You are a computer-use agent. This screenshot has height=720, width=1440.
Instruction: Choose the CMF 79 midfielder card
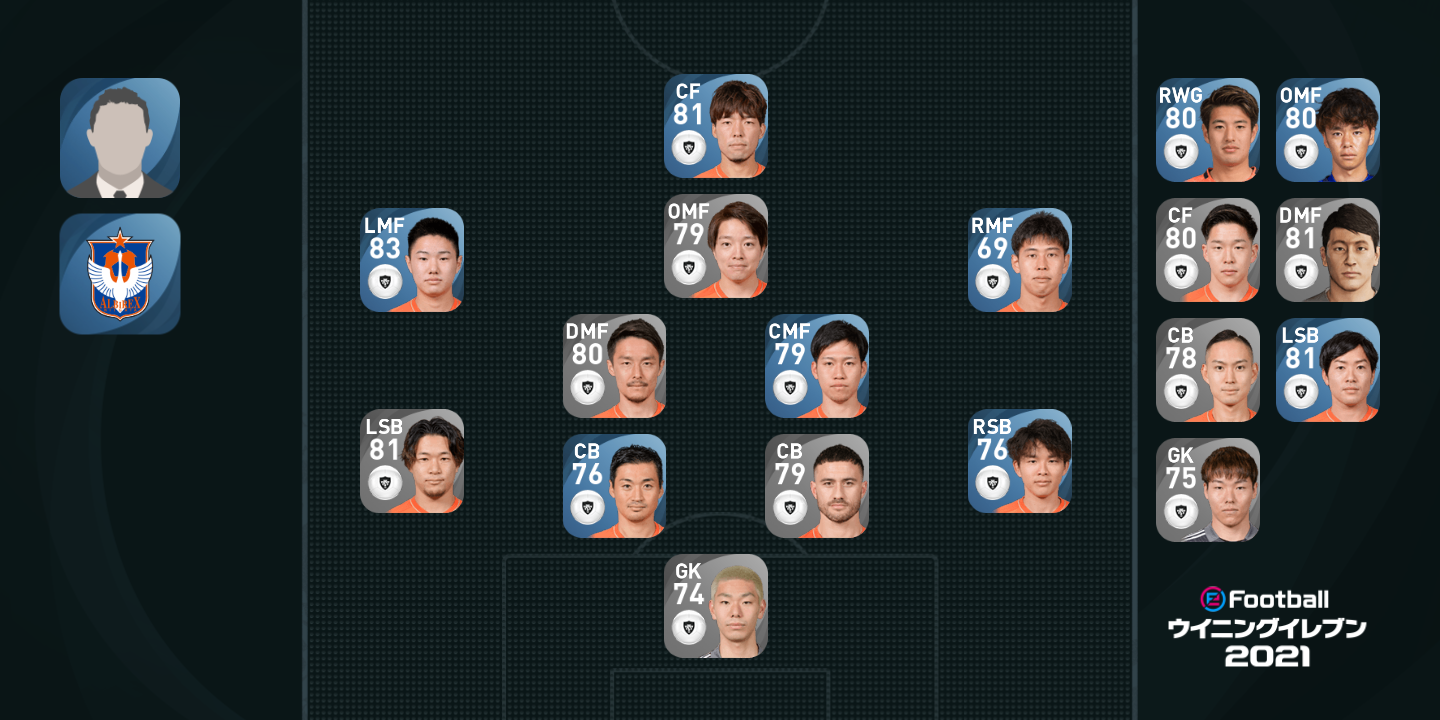[x=817, y=366]
